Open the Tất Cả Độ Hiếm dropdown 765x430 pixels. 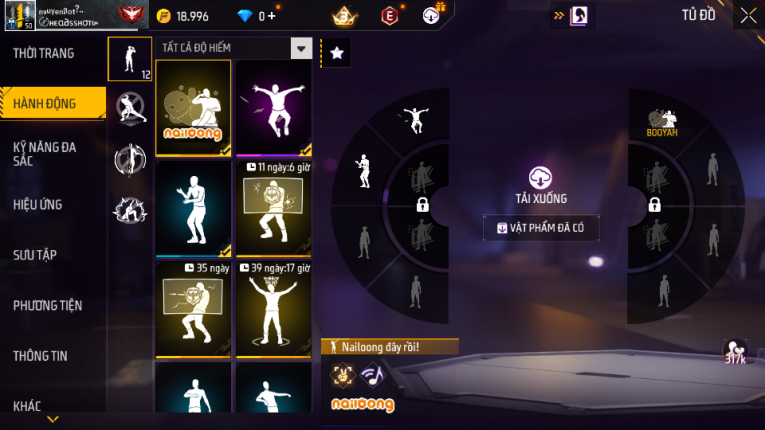[301, 48]
